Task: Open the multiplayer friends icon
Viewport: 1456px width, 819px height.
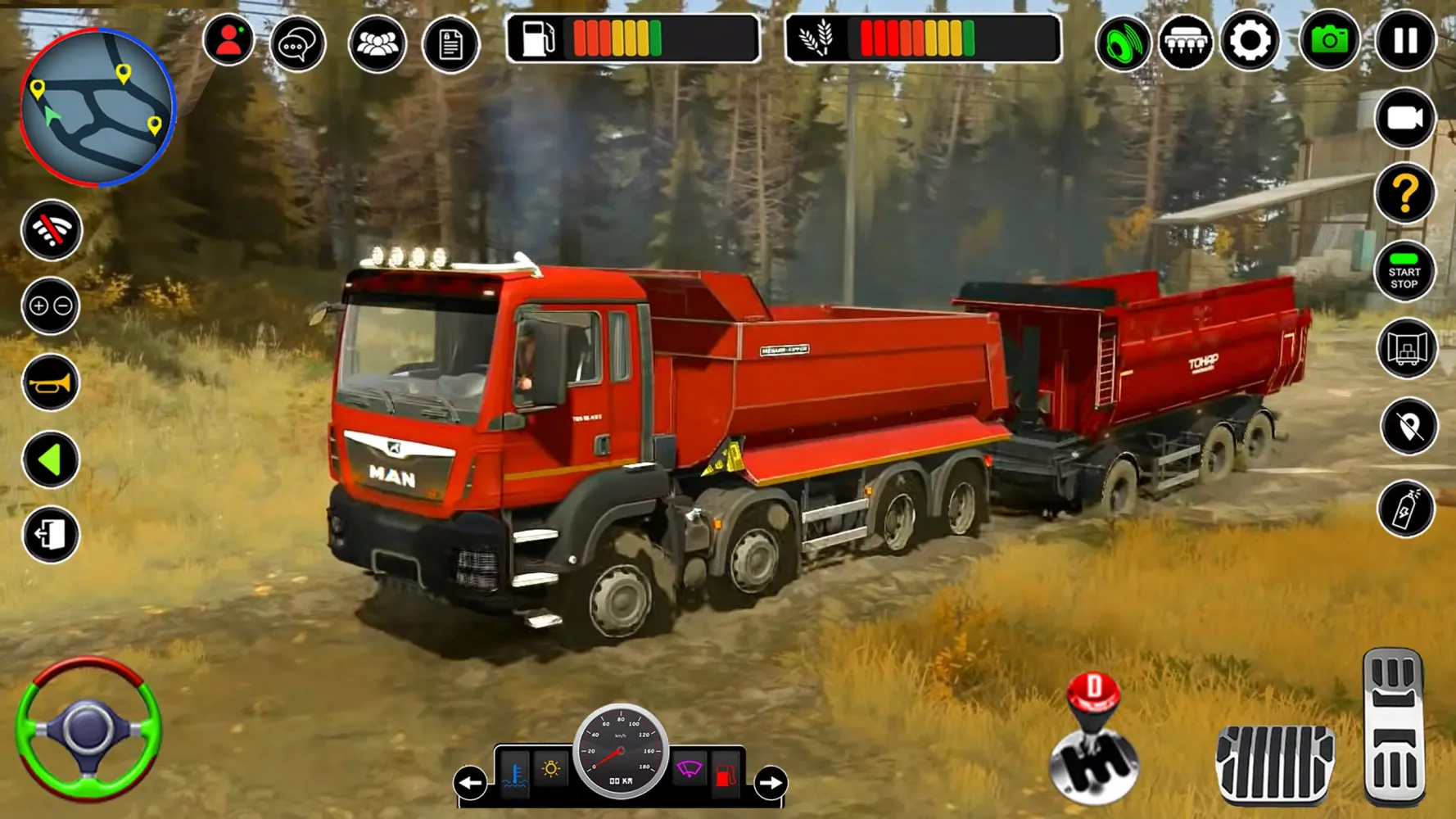Action: 375,43
